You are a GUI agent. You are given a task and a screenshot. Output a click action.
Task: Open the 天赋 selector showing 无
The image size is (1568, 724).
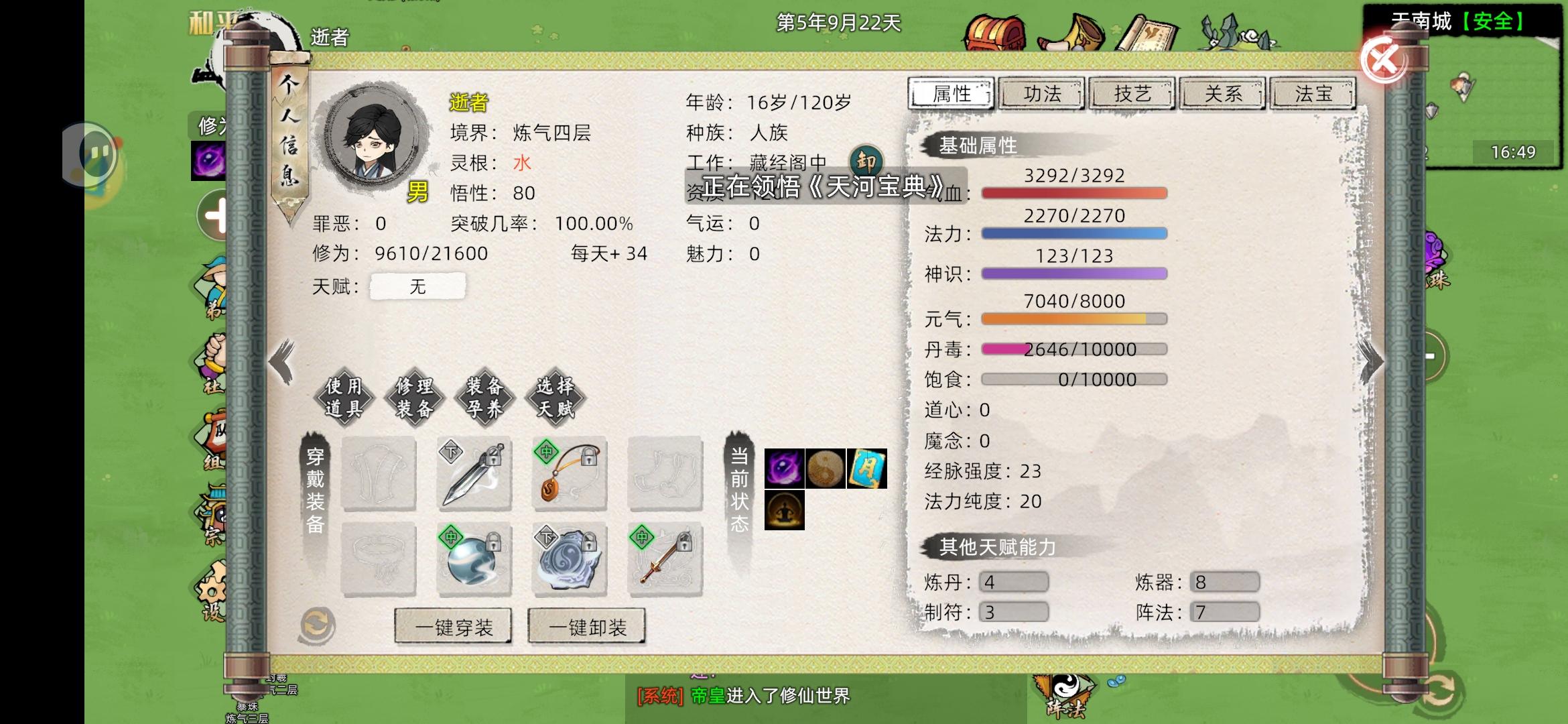(417, 286)
